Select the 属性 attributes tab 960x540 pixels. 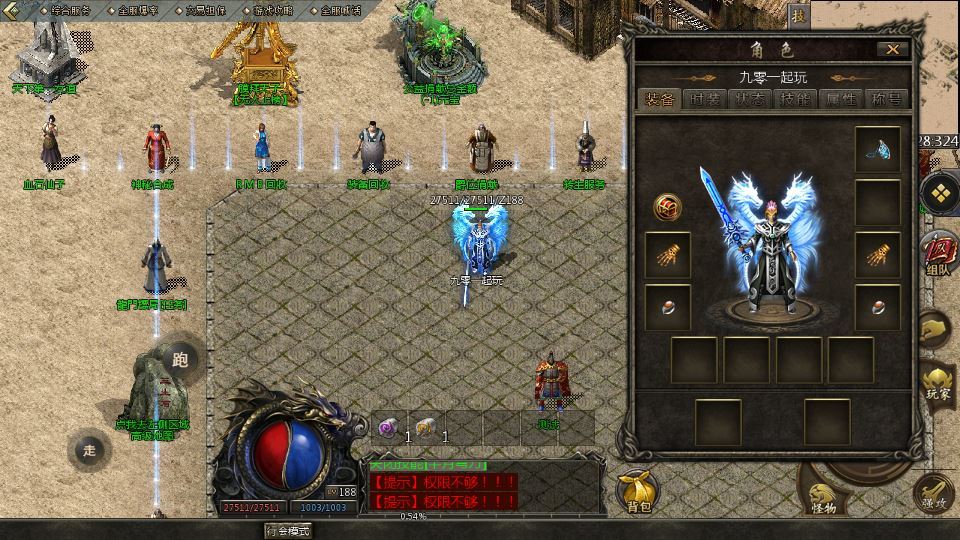[840, 99]
